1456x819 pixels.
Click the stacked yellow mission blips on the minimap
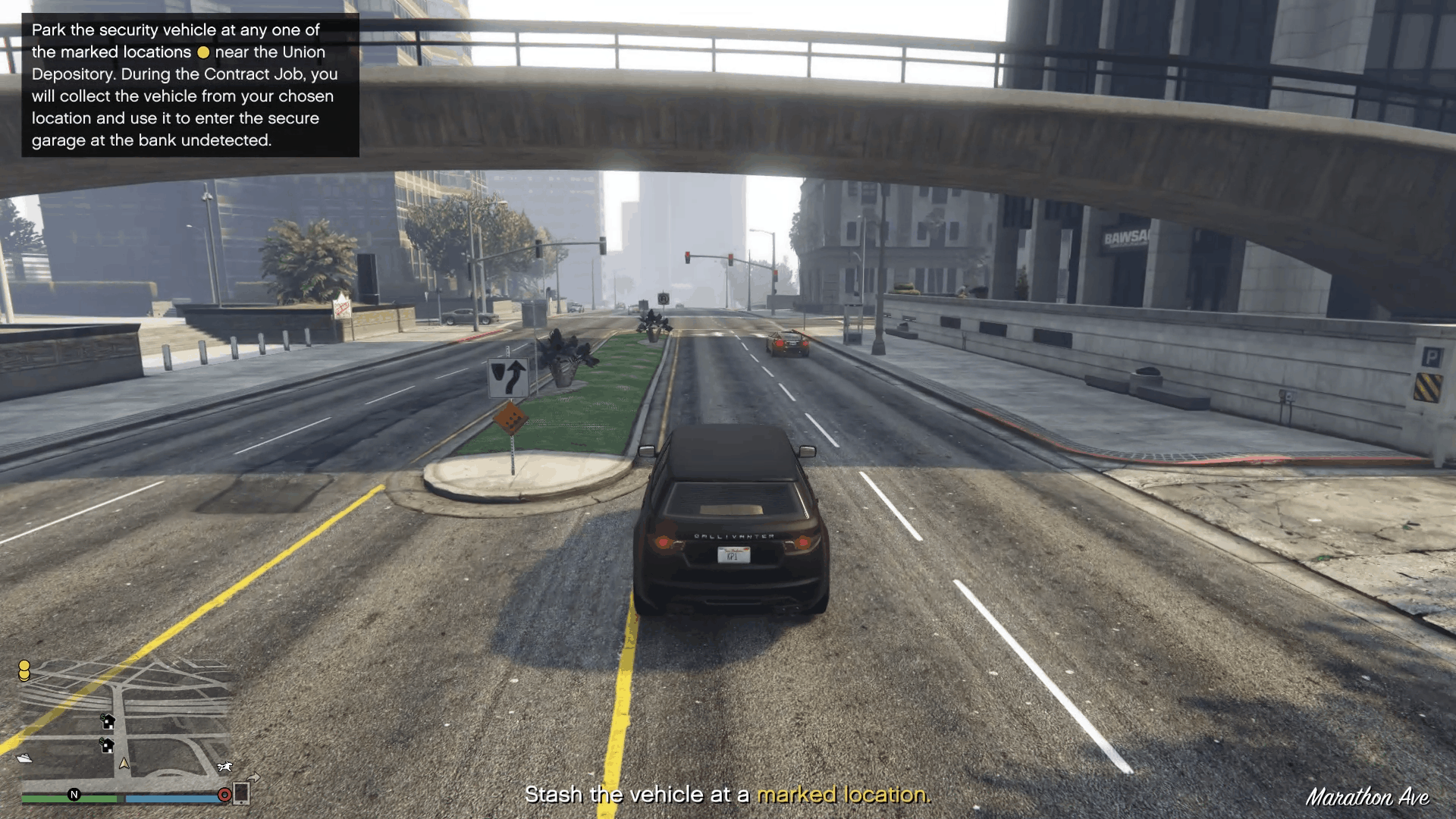pyautogui.click(x=24, y=671)
